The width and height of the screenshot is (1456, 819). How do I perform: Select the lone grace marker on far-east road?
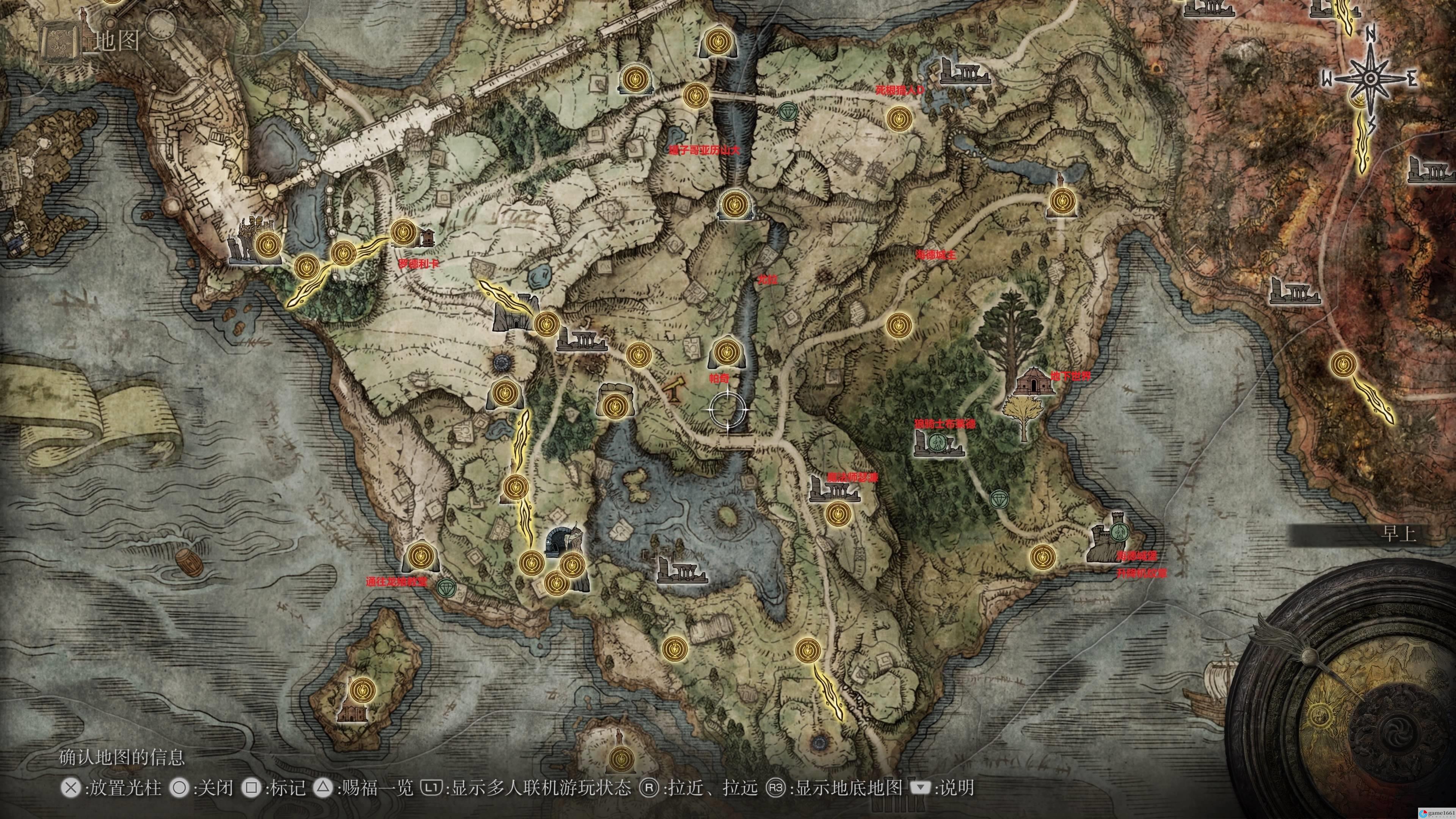point(1343,364)
